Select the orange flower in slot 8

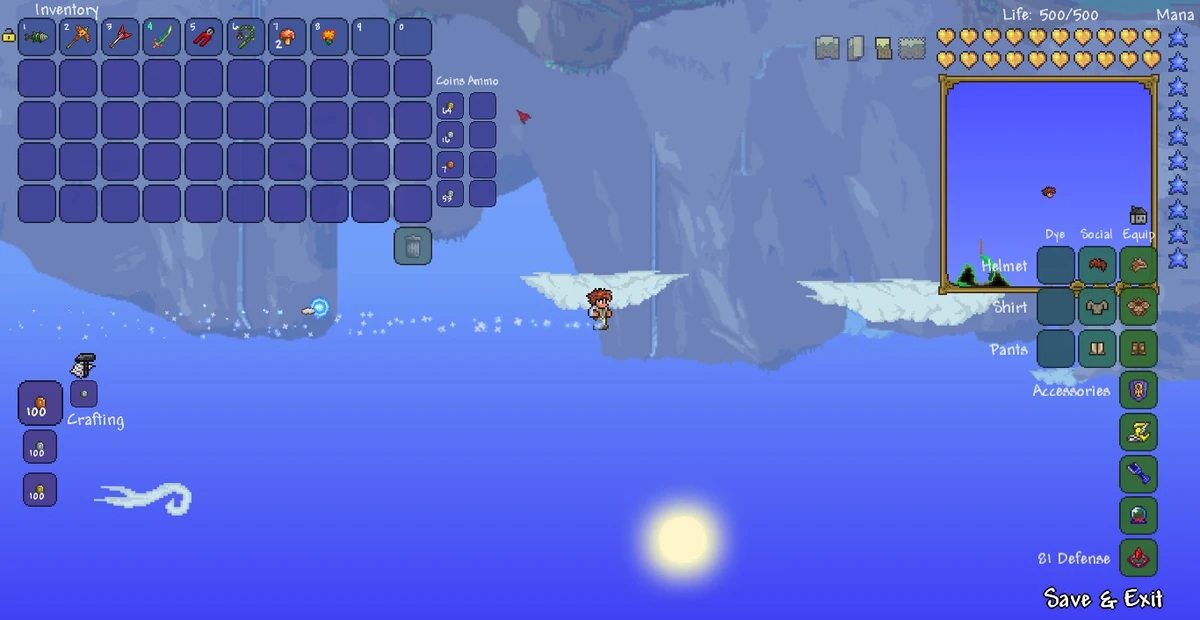pyautogui.click(x=329, y=37)
